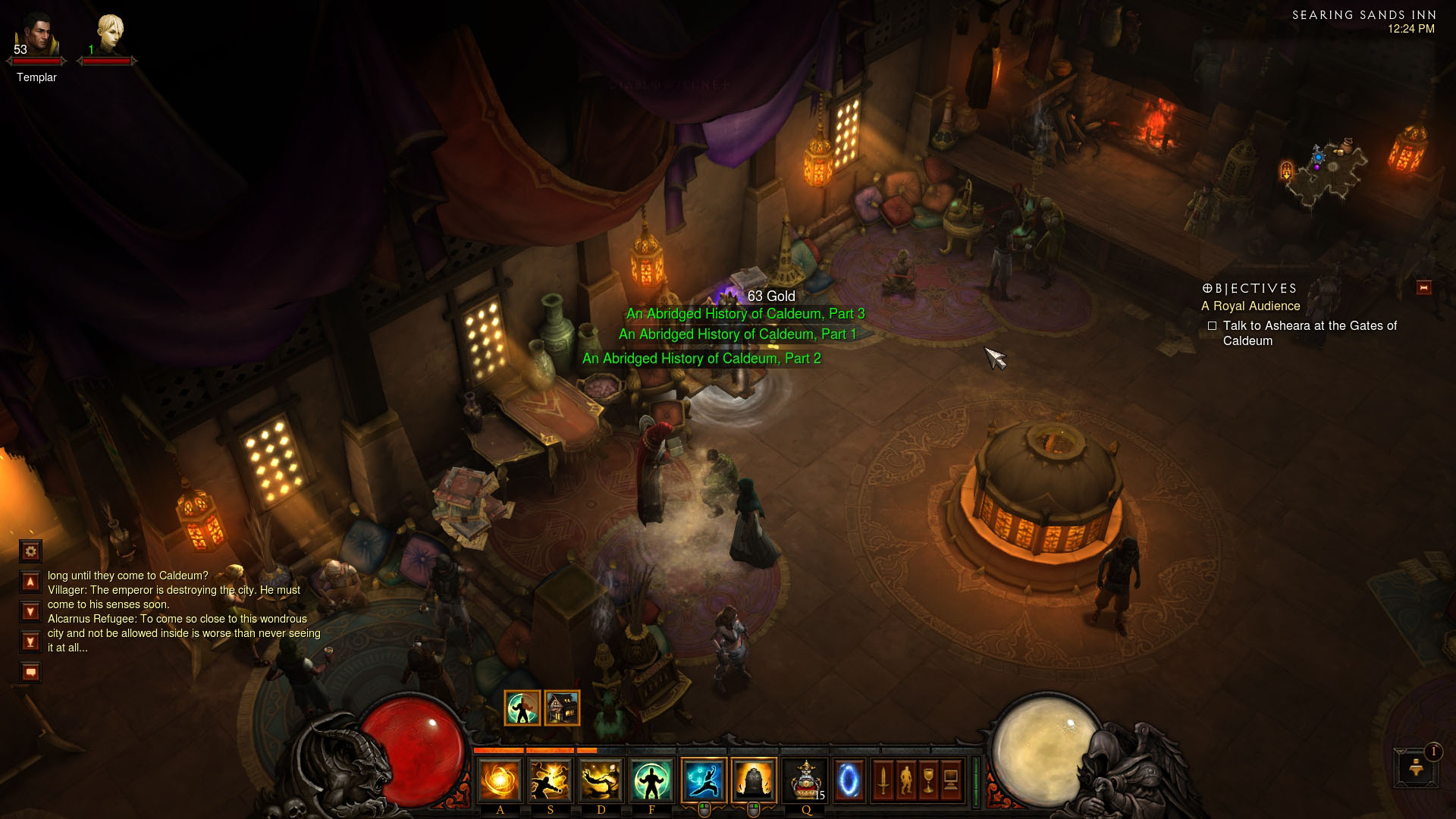Activate the glowing fist skill on key A

tap(500, 780)
